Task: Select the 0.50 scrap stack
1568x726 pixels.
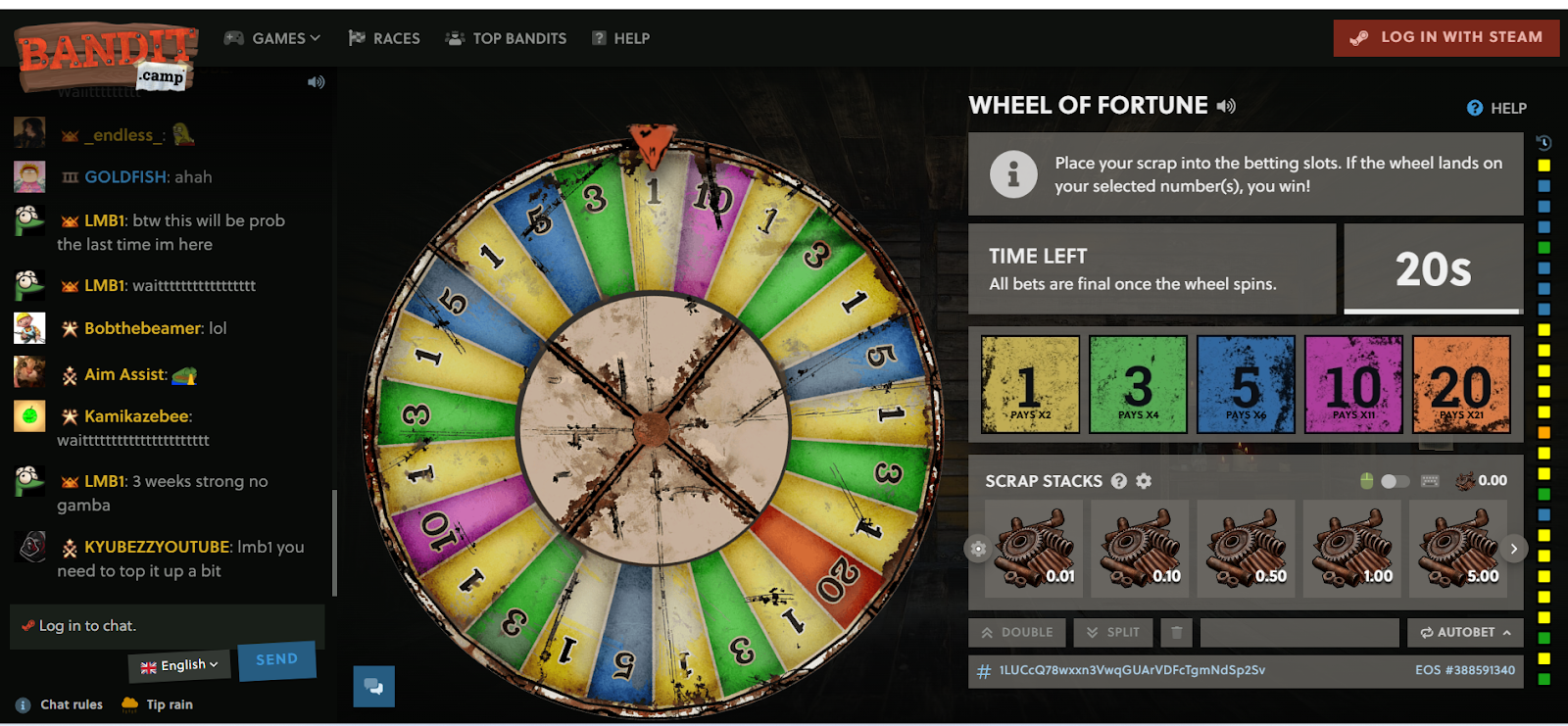Action: (x=1247, y=549)
